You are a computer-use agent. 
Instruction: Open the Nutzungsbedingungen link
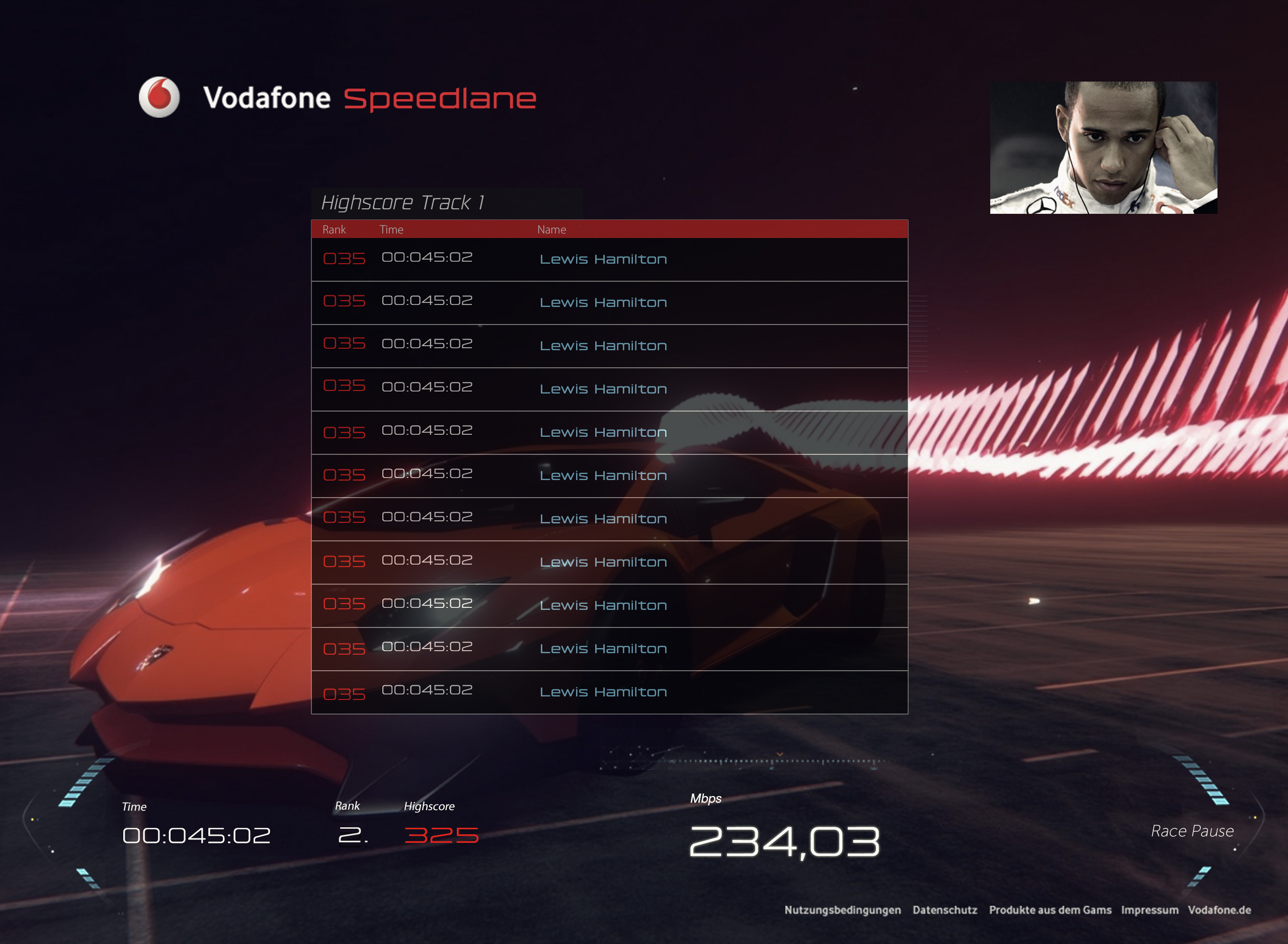click(x=843, y=910)
